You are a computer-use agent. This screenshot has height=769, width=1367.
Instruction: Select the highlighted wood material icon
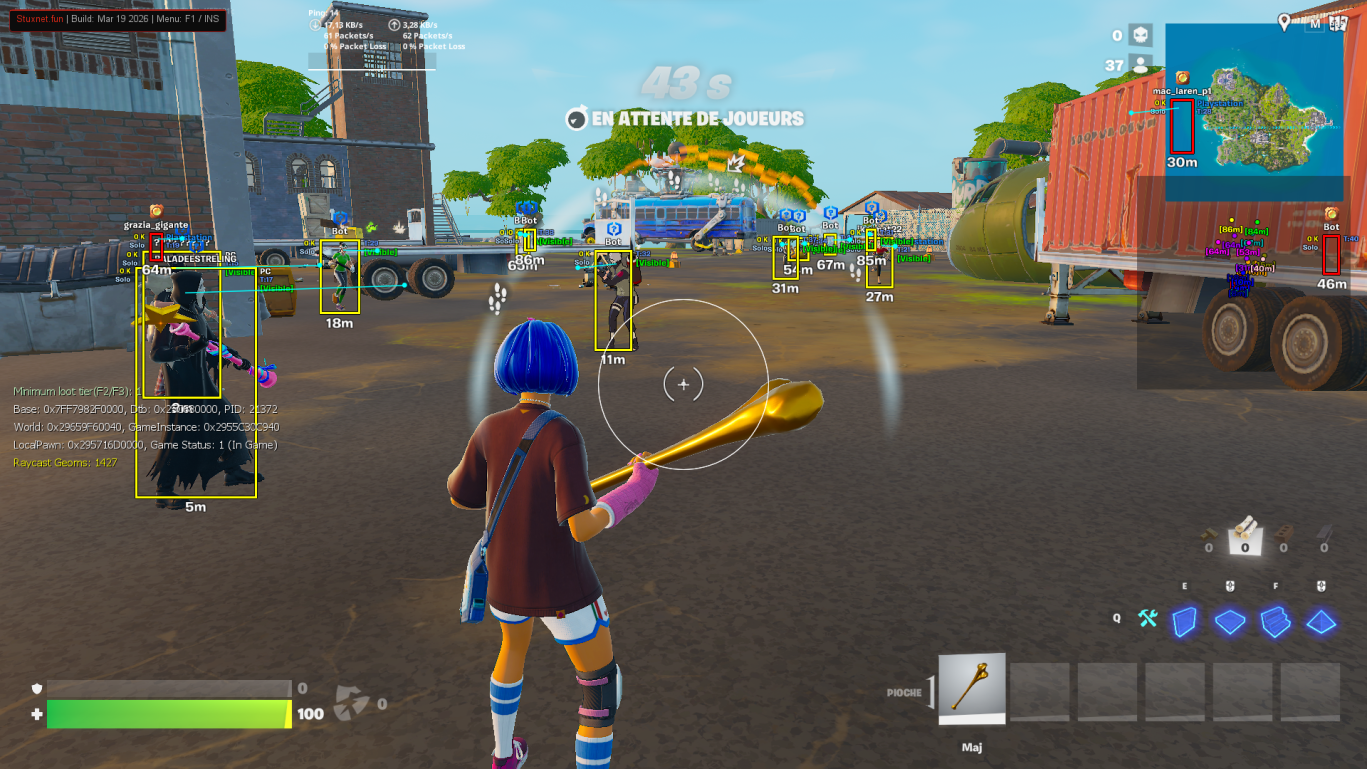point(1245,534)
